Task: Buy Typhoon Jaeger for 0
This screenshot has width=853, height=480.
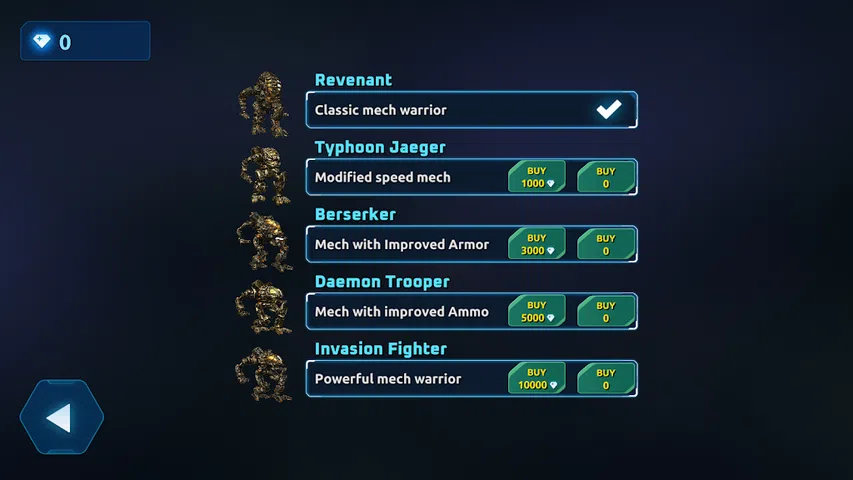Action: coord(606,177)
